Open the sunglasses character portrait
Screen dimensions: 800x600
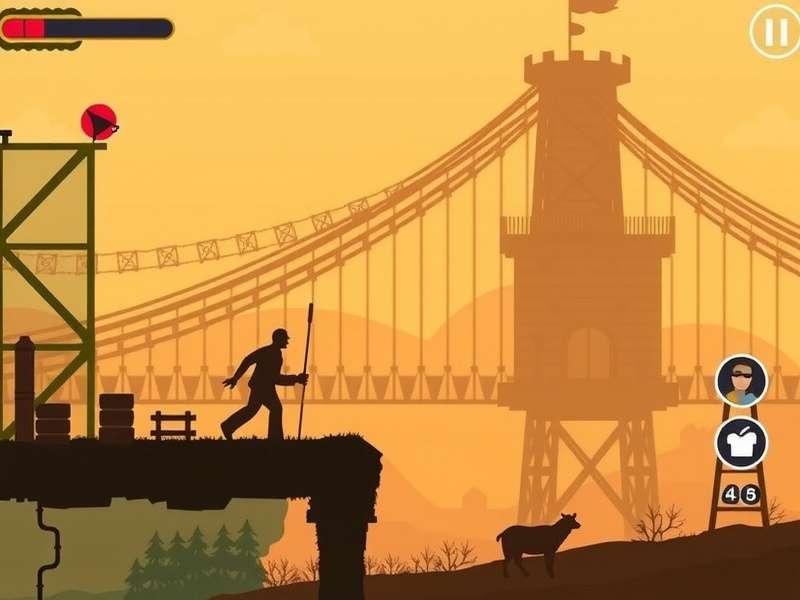coord(741,380)
